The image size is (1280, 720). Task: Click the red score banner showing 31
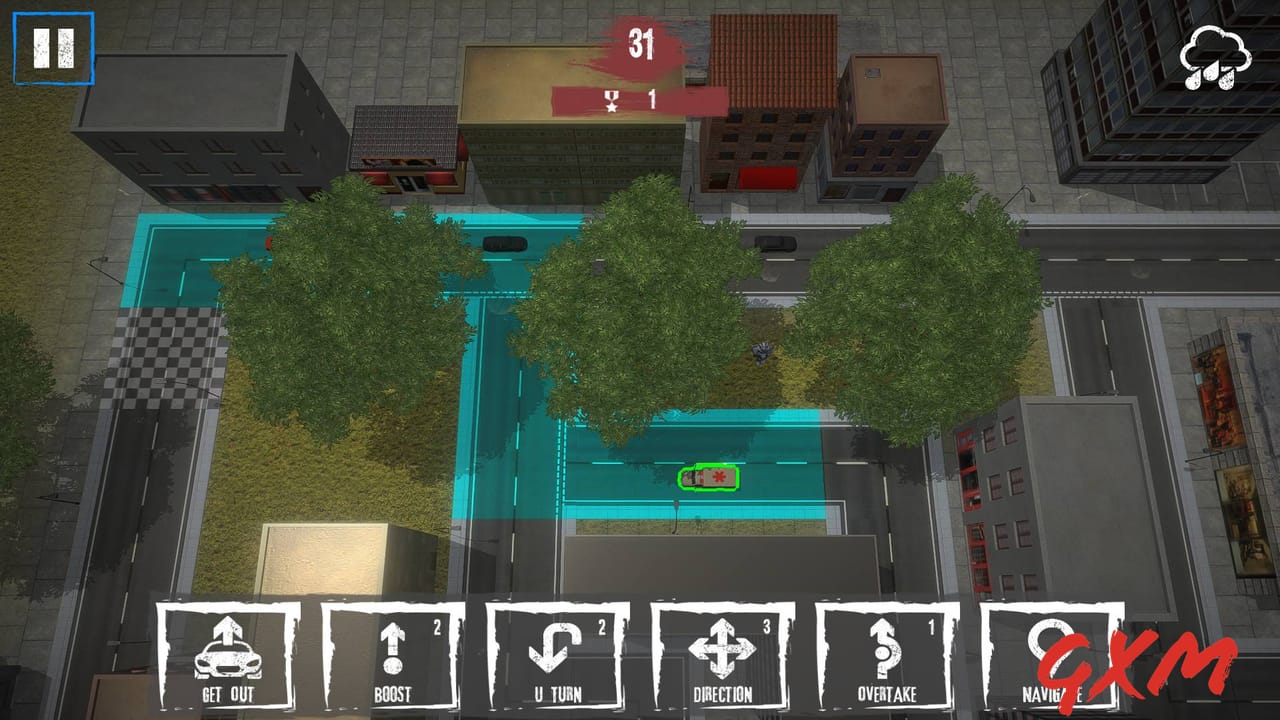[643, 45]
